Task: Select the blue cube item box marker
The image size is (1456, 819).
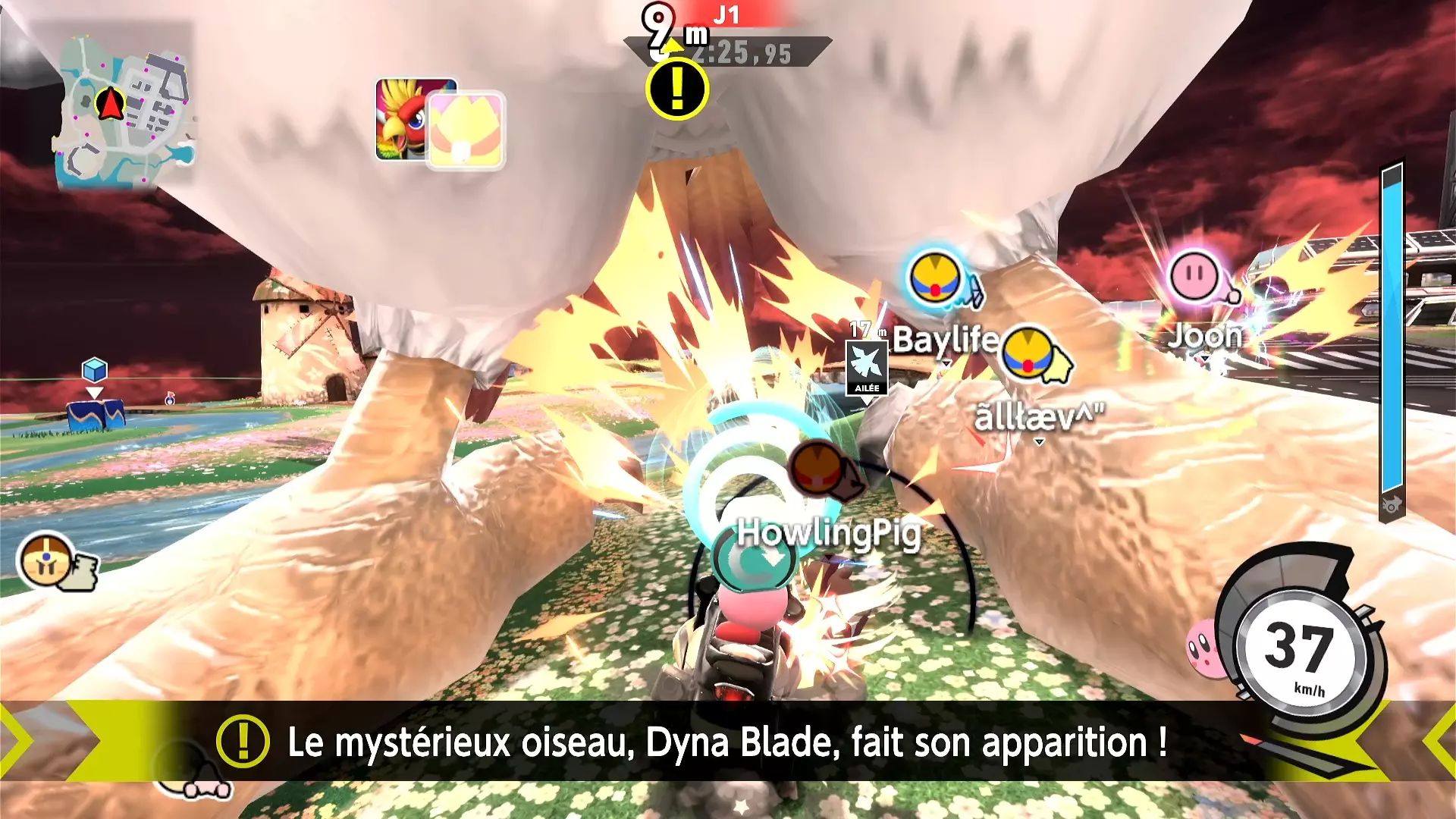Action: click(95, 370)
